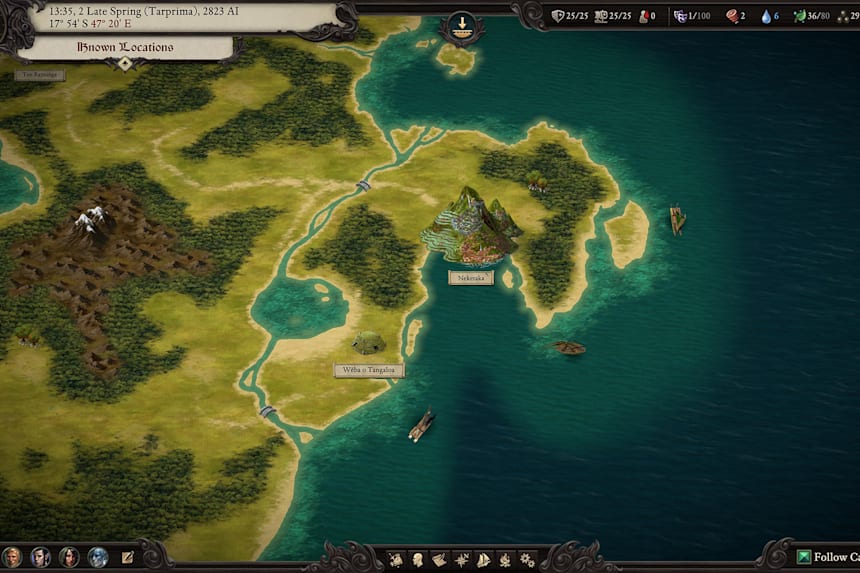This screenshot has height=573, width=860.
Task: Toggle the Follow Camera checkbox
Action: [804, 557]
